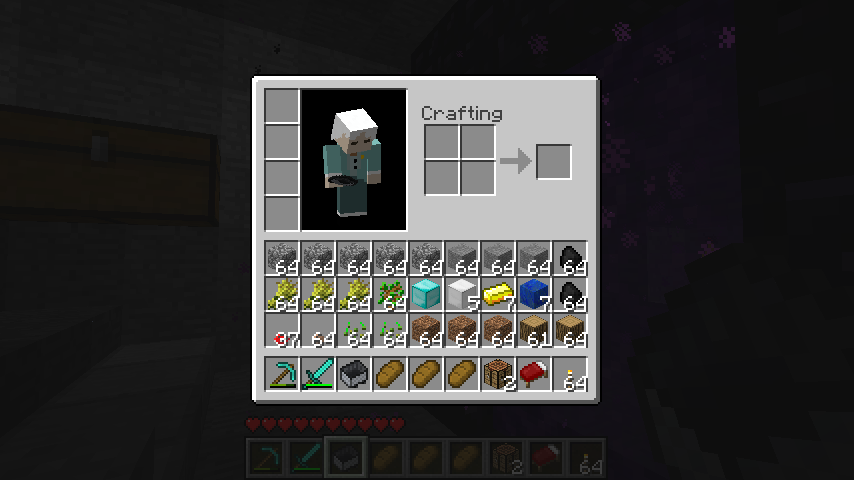Grab the gold ingot stack
Screen dimensions: 854x480
click(x=498, y=294)
